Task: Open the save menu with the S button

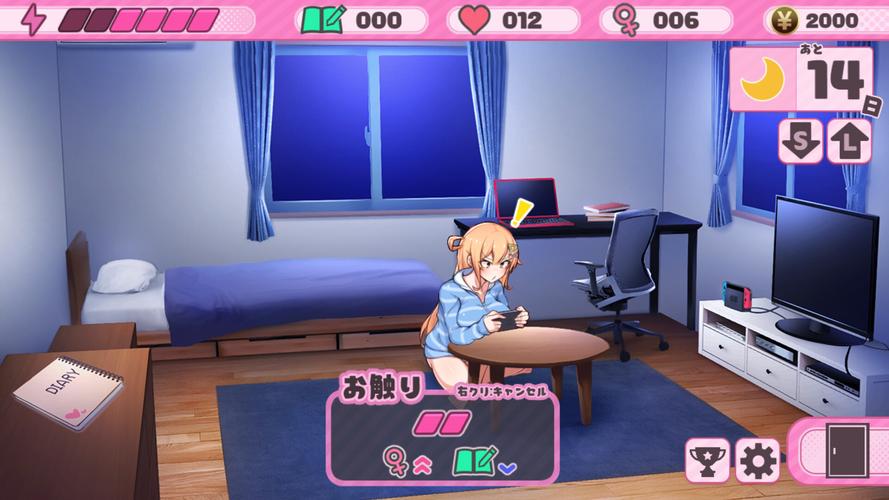Action: [x=800, y=141]
